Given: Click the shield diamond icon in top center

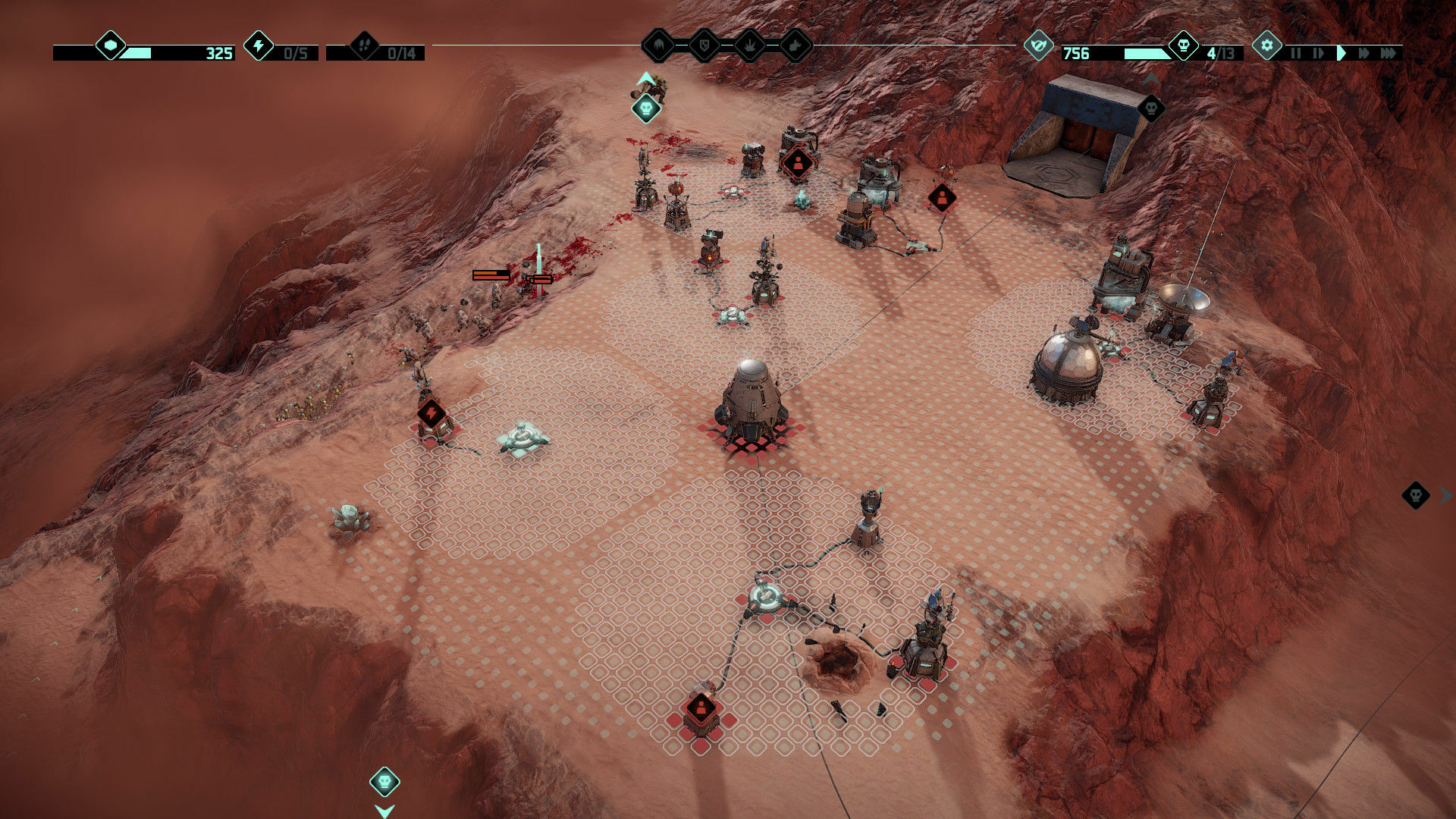Looking at the screenshot, I should [704, 45].
